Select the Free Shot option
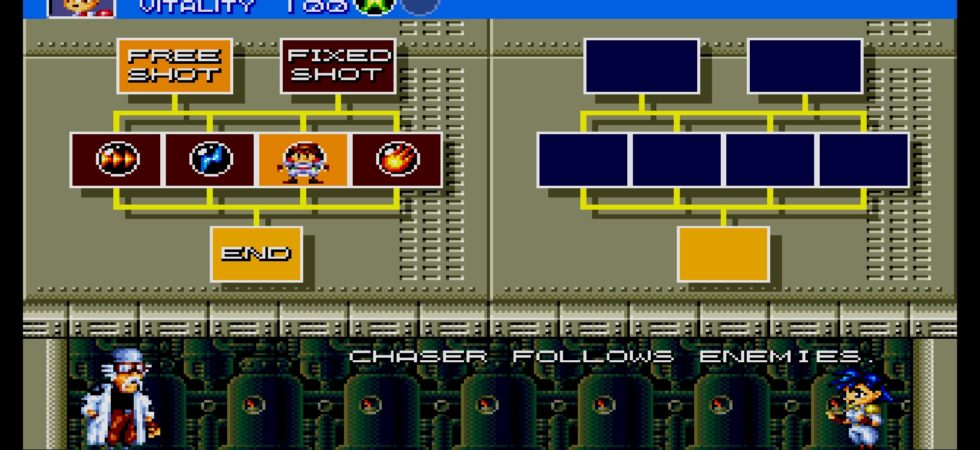980x450 pixels. click(174, 66)
